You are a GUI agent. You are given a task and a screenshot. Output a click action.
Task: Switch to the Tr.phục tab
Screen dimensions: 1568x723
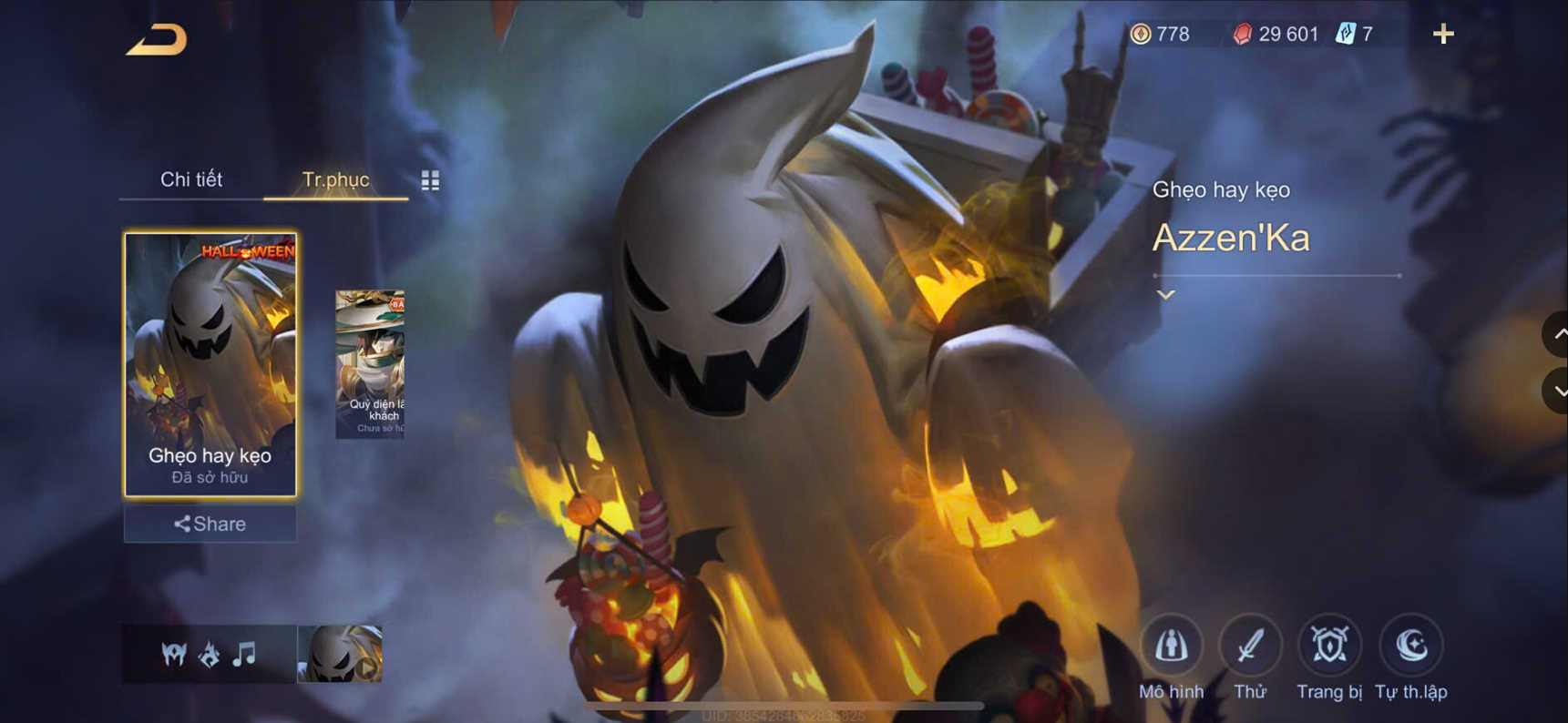tap(335, 179)
